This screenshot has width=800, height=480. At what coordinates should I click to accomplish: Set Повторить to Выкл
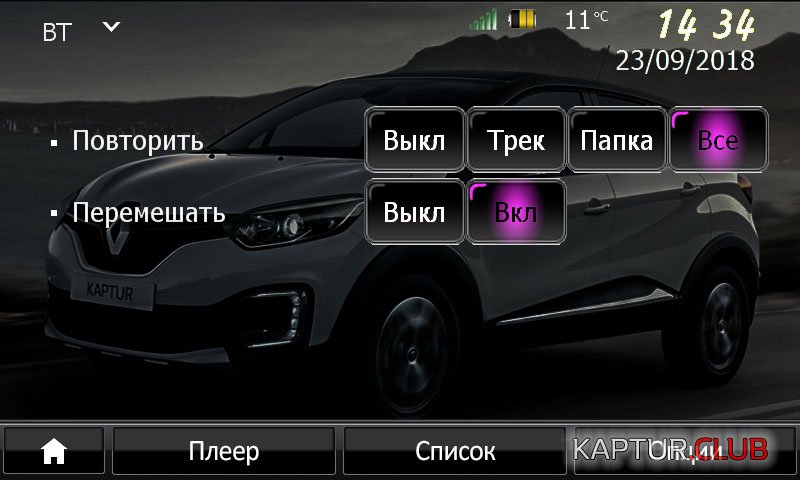pyautogui.click(x=414, y=140)
